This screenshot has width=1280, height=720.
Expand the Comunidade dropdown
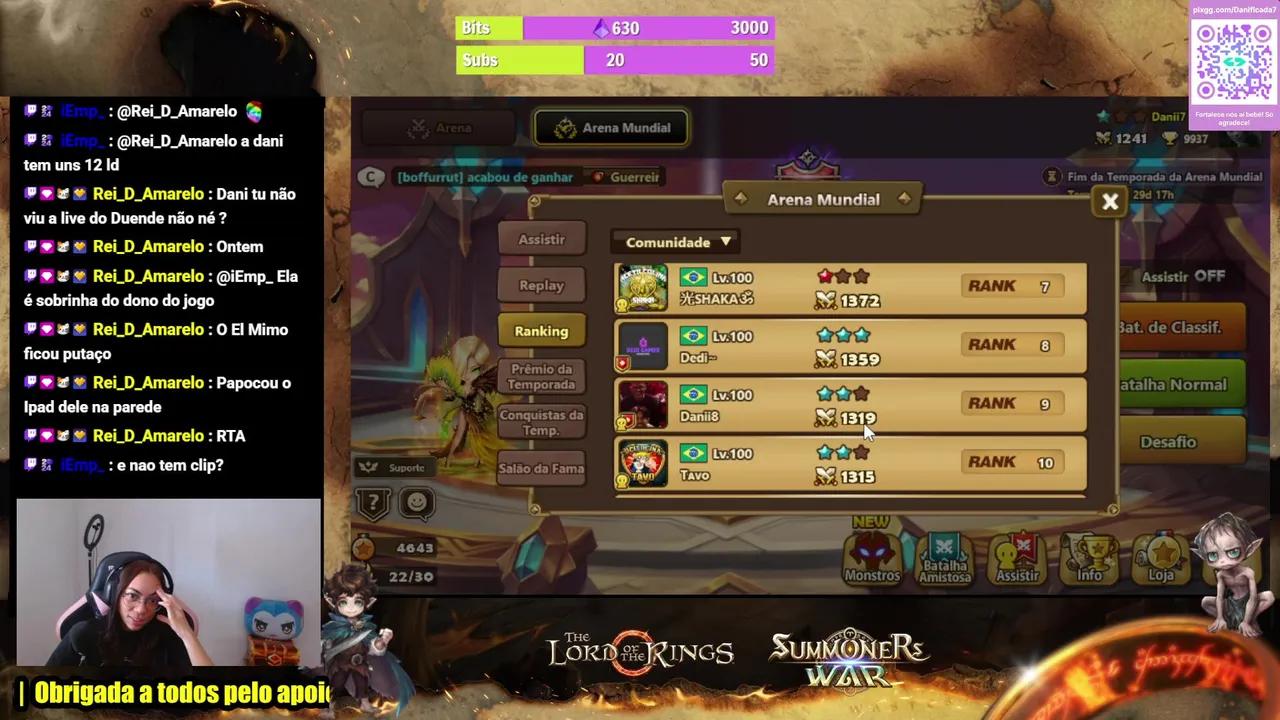(675, 241)
